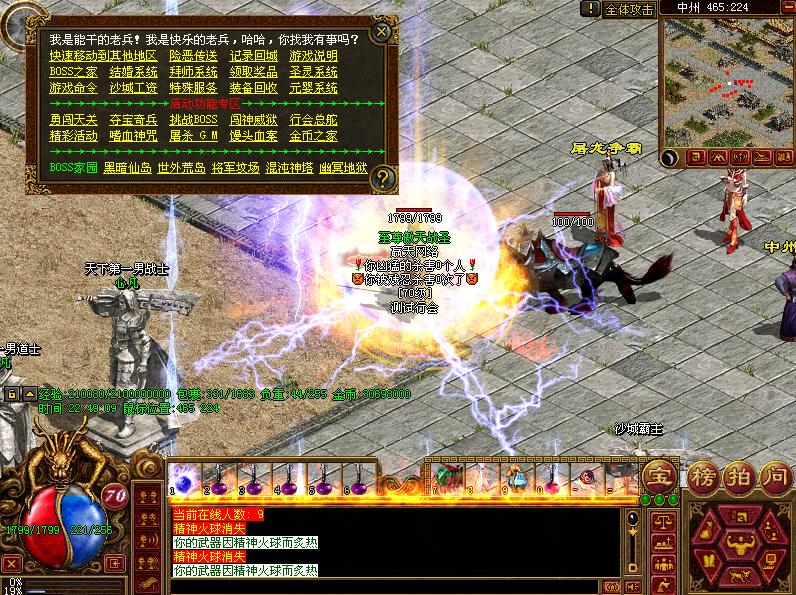
Task: Open 装备回收 equipment recycling
Action: (x=253, y=88)
